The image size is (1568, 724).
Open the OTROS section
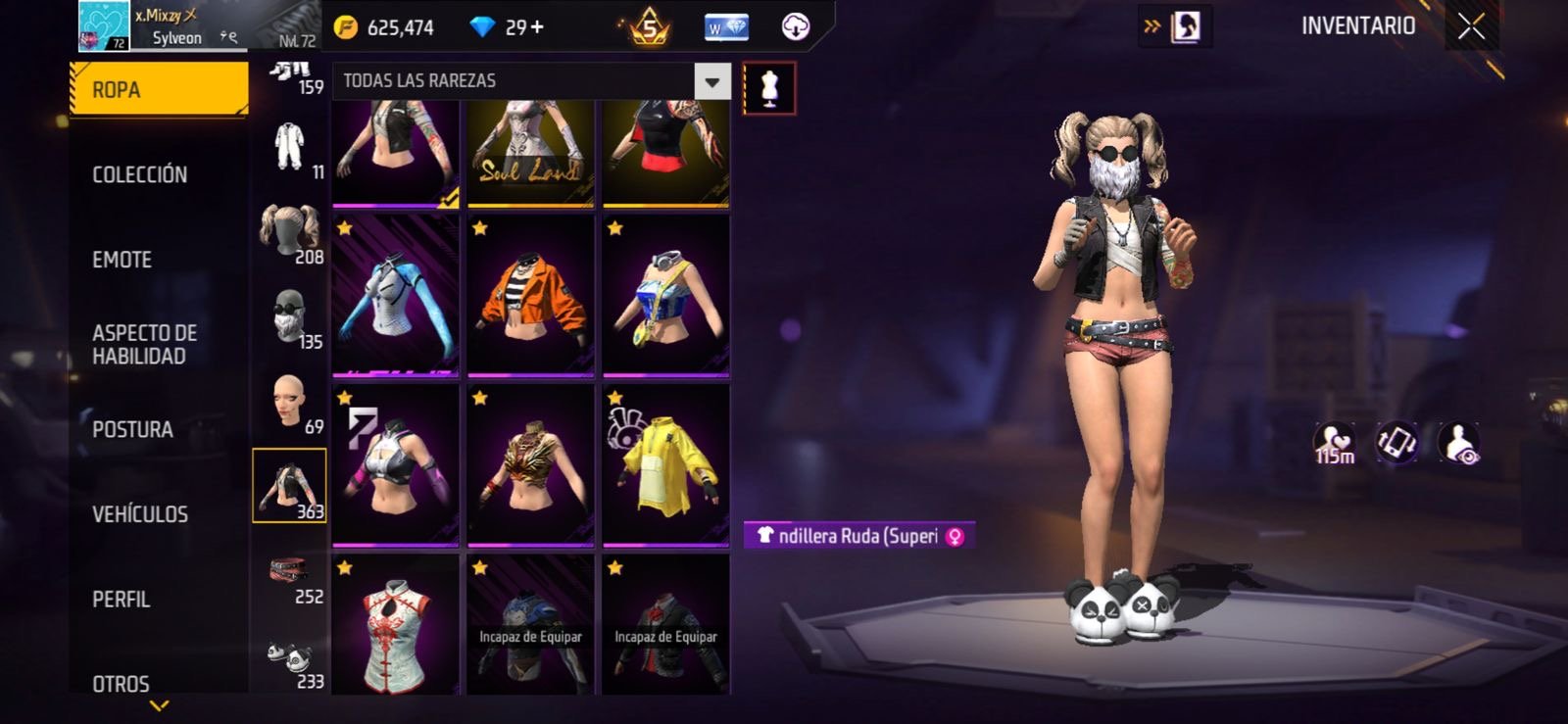[x=122, y=683]
